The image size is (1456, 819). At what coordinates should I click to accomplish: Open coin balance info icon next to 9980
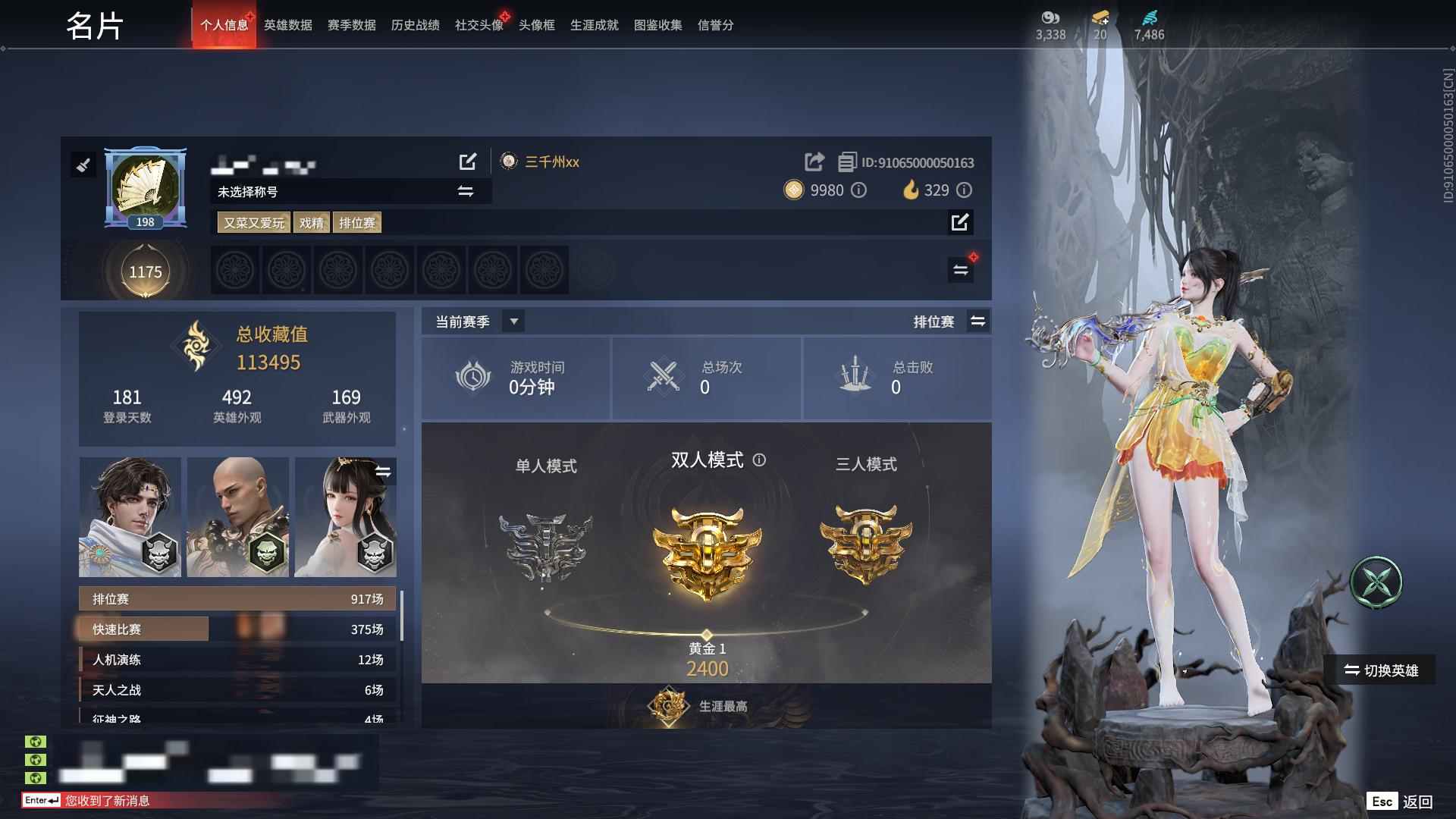point(858,190)
